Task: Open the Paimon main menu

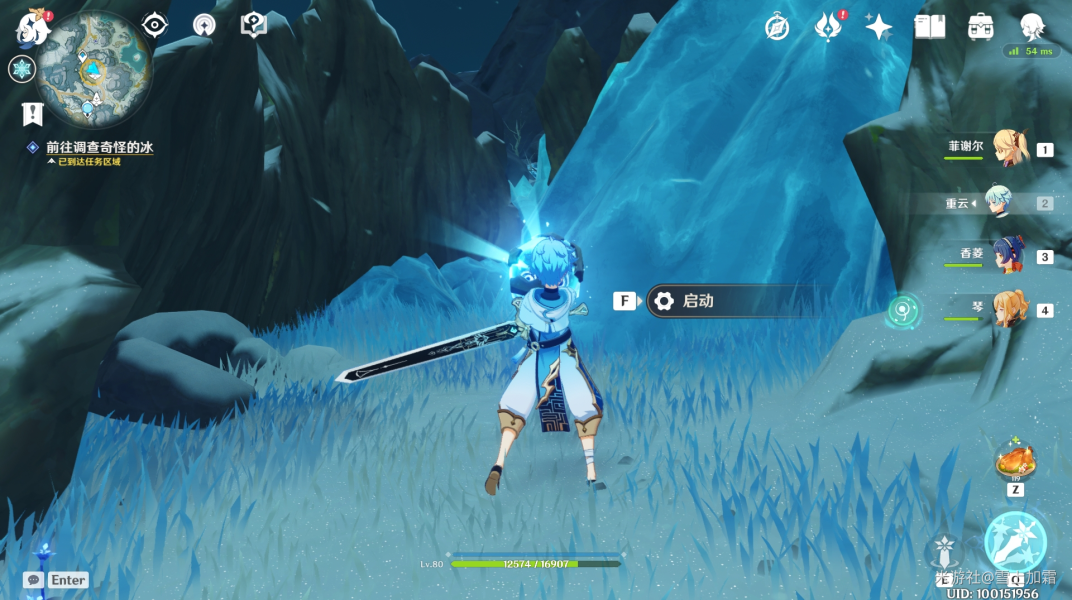Action: click(x=33, y=27)
